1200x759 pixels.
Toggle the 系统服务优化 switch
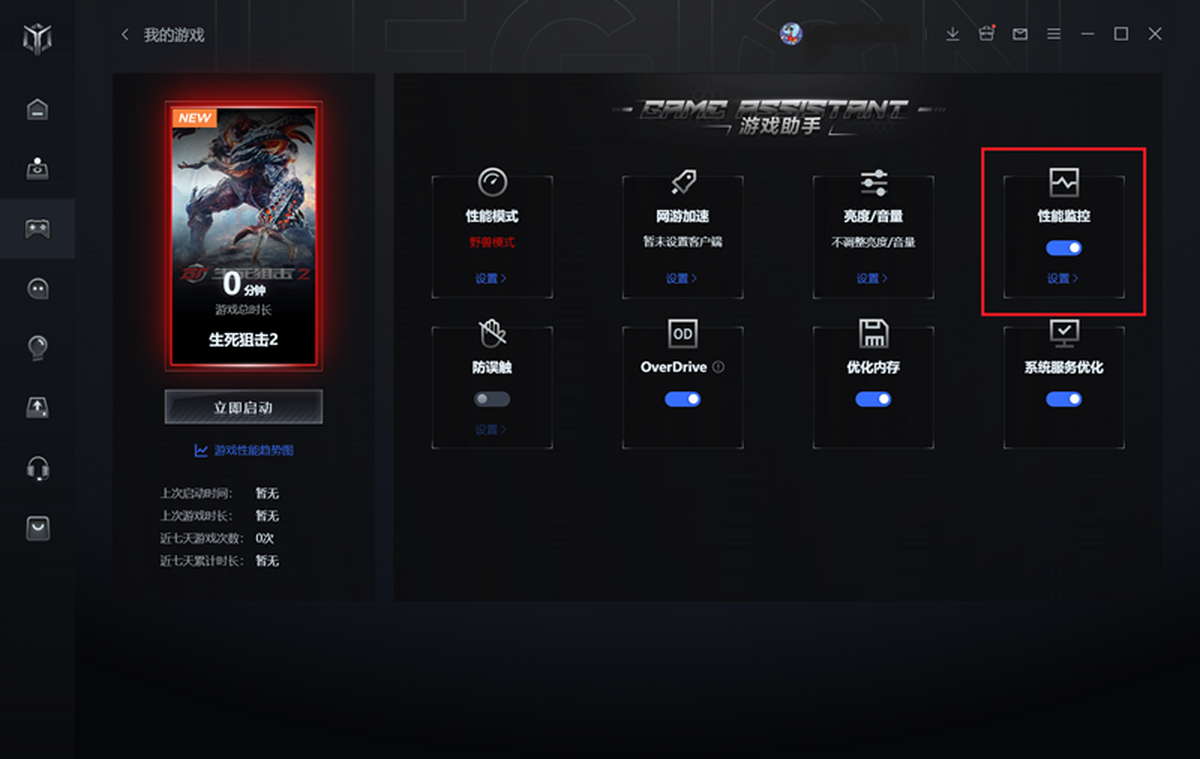tap(1063, 399)
